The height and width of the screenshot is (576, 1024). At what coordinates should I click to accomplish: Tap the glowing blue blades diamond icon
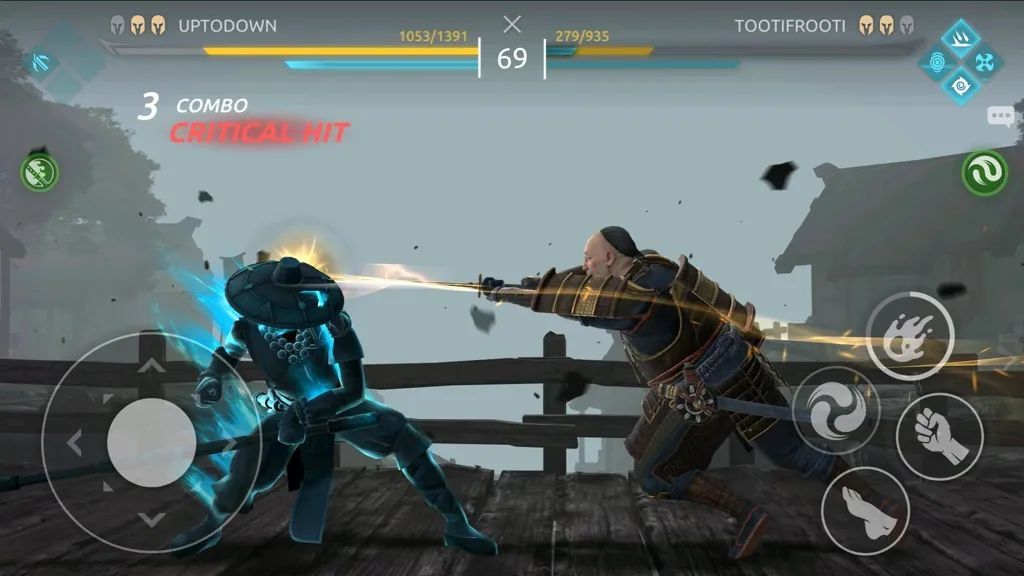[44, 62]
